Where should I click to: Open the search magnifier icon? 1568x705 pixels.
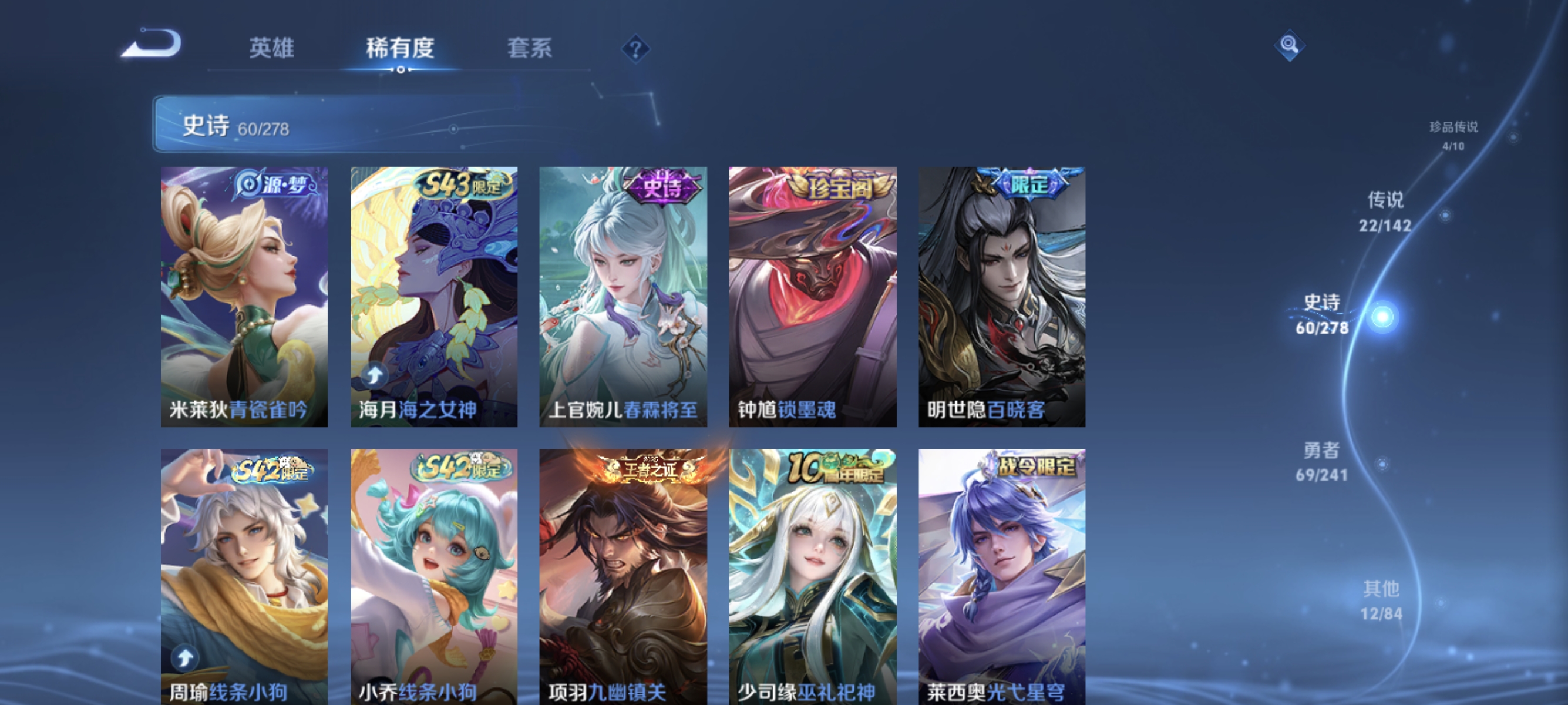coord(1291,45)
